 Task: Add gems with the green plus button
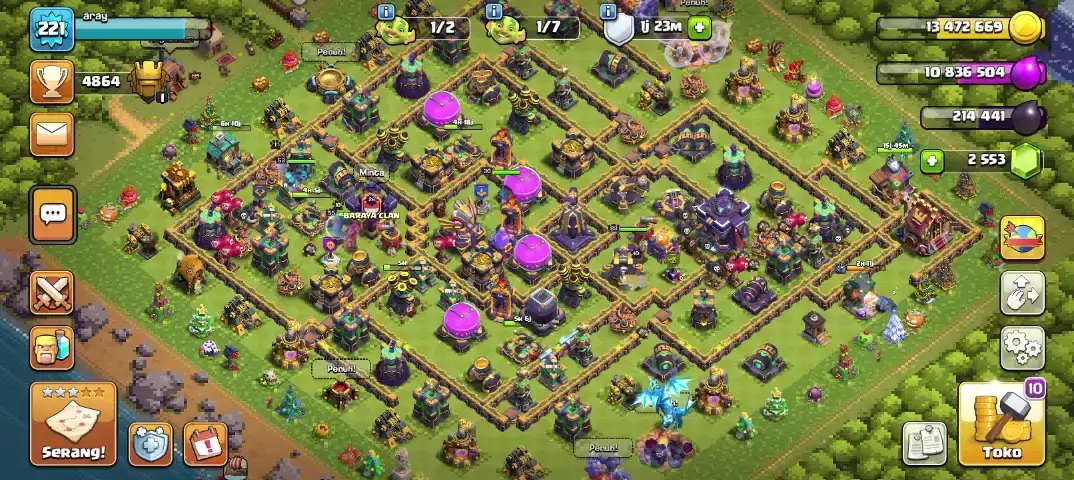coord(932,160)
